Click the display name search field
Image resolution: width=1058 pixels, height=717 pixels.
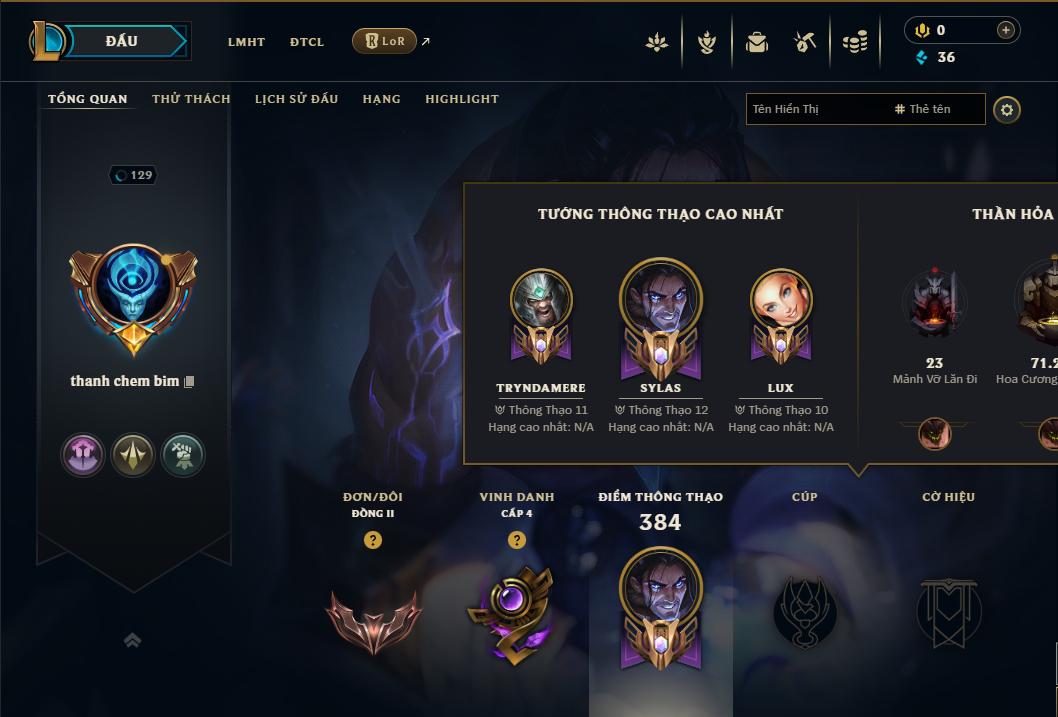pyautogui.click(x=815, y=109)
